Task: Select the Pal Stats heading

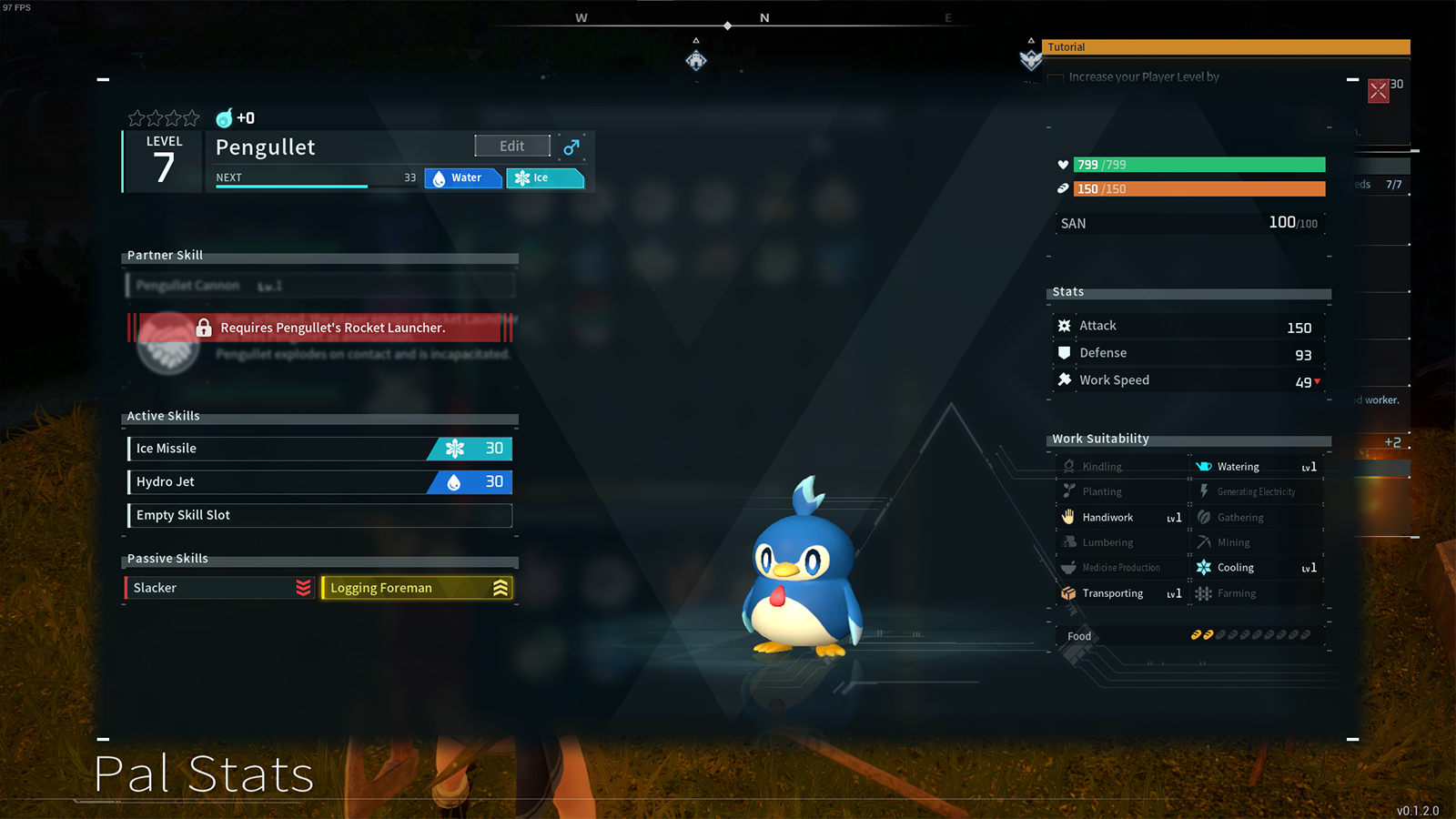Action: click(205, 773)
